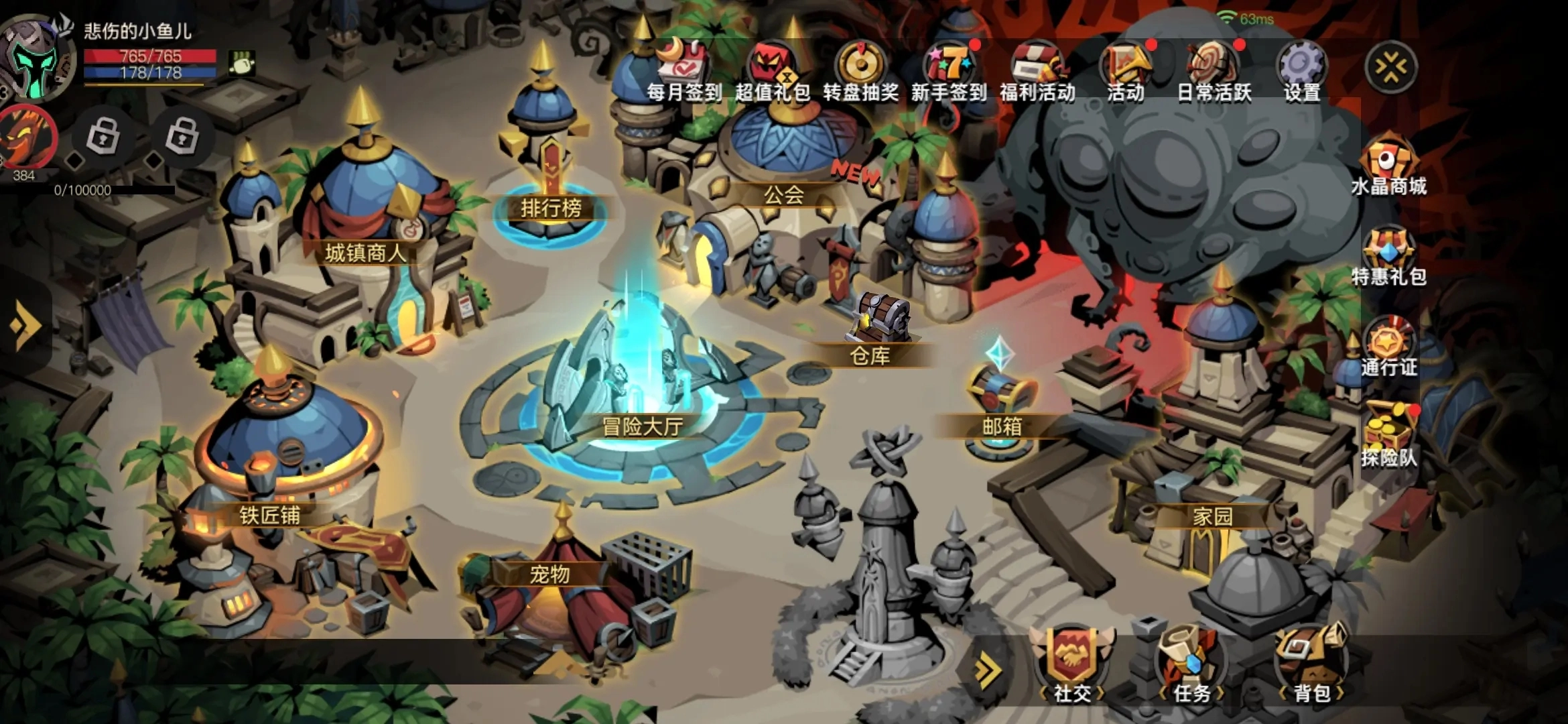Open the 每月签到 monthly check-in
This screenshot has height=724, width=1568.
pos(683,70)
